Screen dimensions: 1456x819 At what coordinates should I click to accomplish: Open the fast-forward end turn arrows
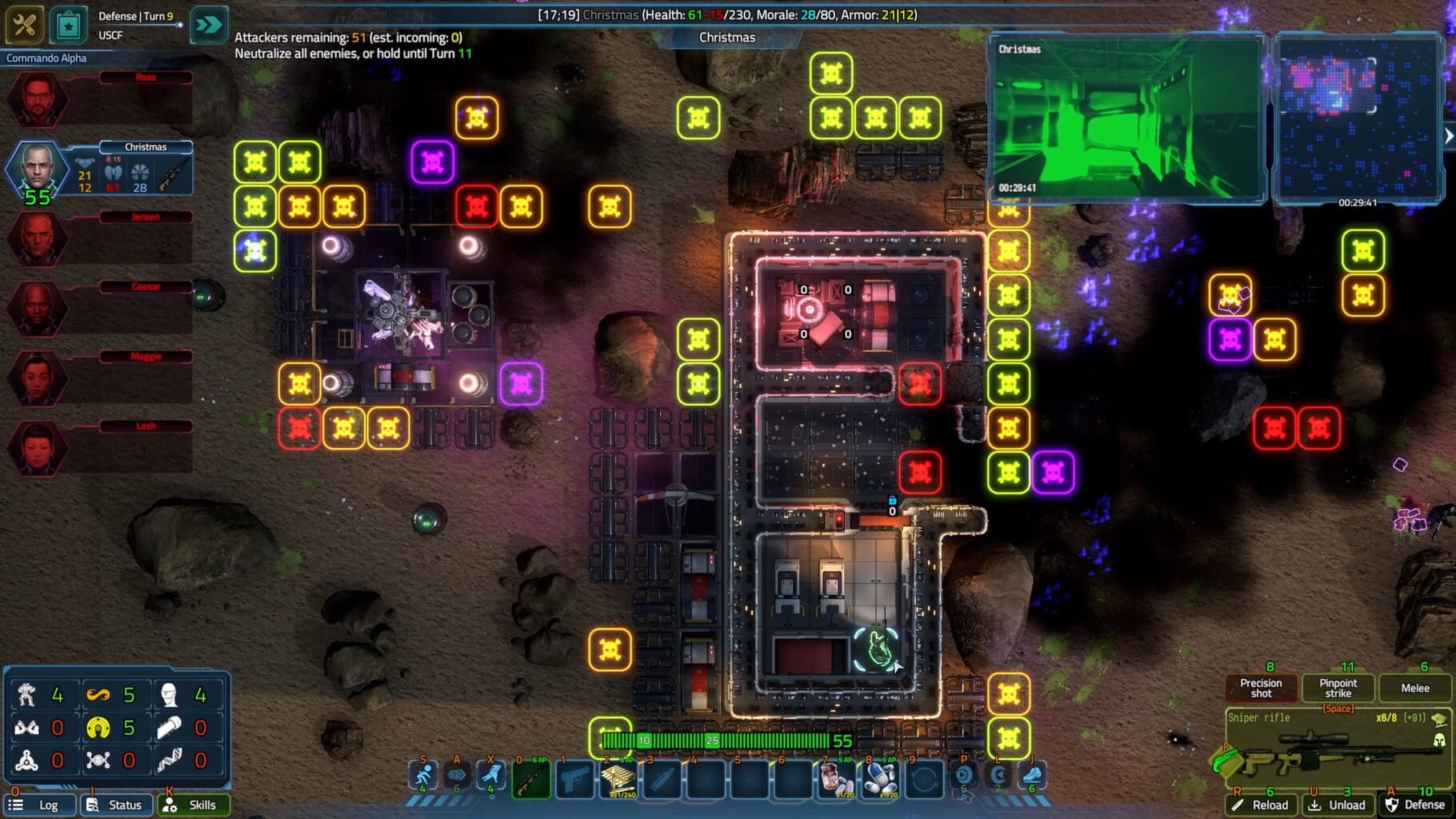point(209,25)
